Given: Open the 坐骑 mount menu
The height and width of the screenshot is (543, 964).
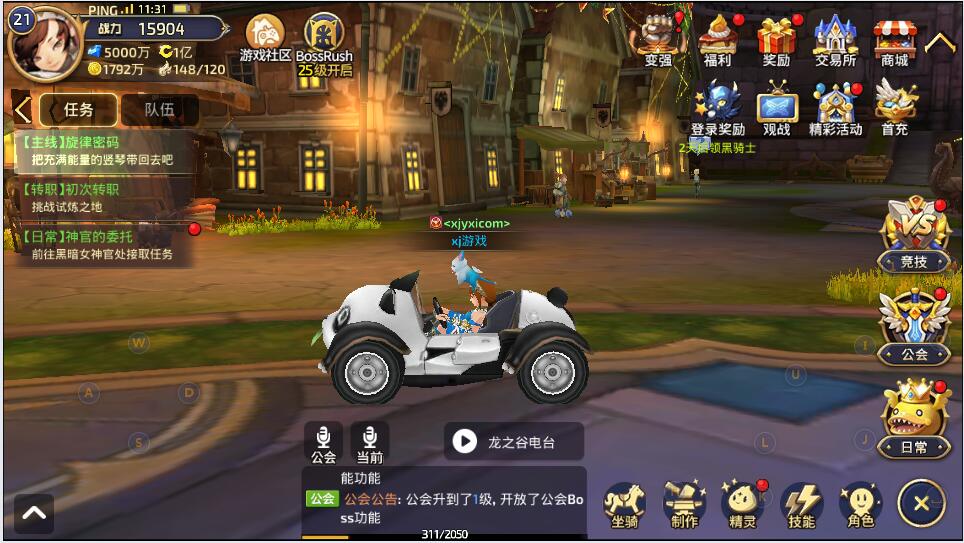Looking at the screenshot, I should click(x=624, y=504).
